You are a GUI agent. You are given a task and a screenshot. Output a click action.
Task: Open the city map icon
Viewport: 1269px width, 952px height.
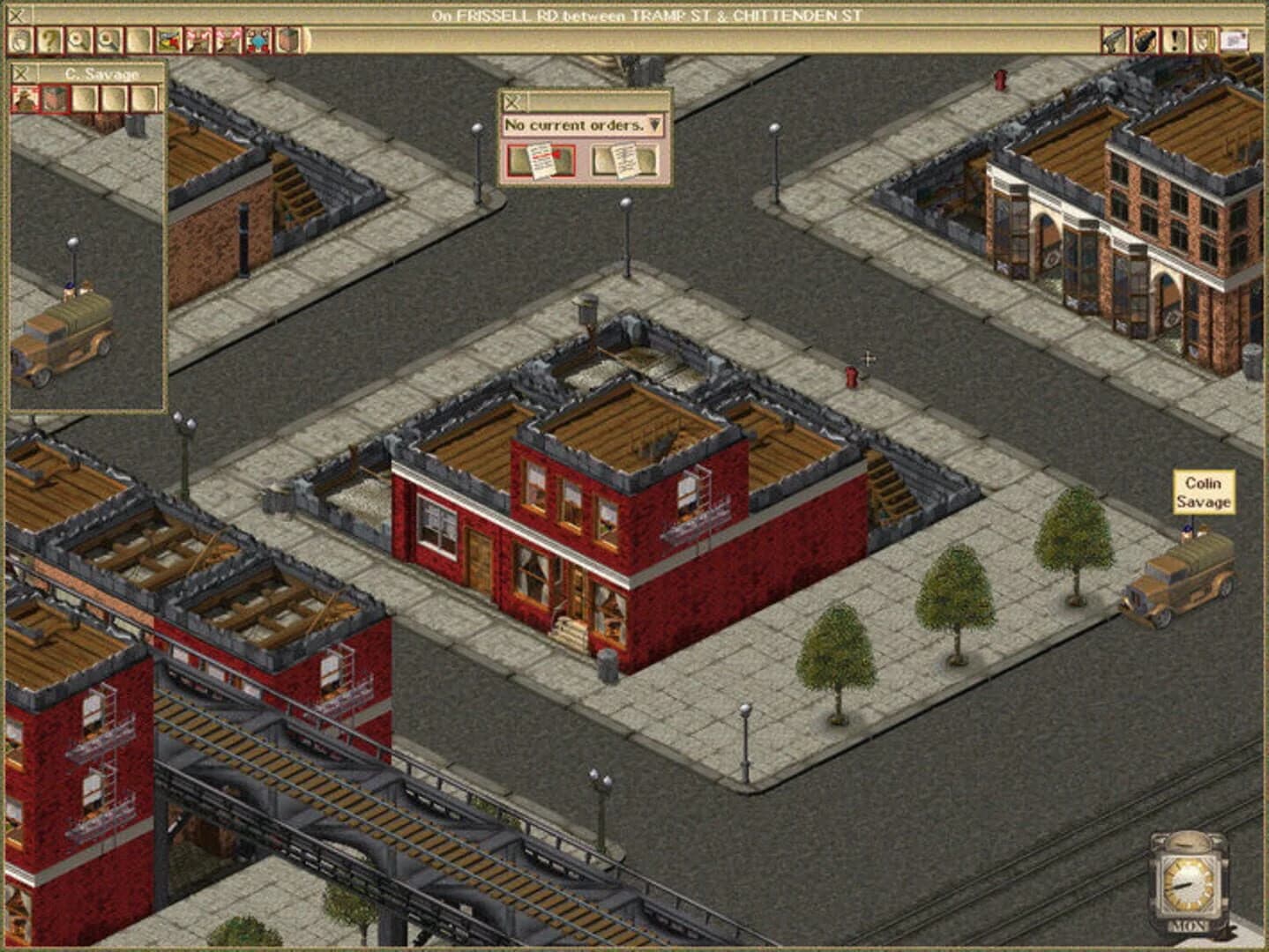[x=168, y=38]
